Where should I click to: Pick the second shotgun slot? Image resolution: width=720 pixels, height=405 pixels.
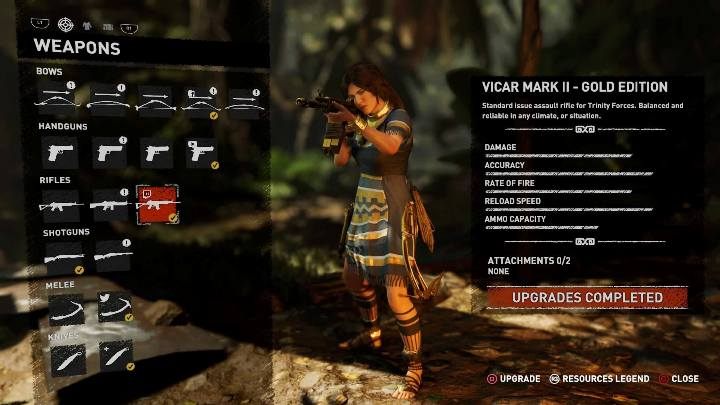(x=113, y=256)
